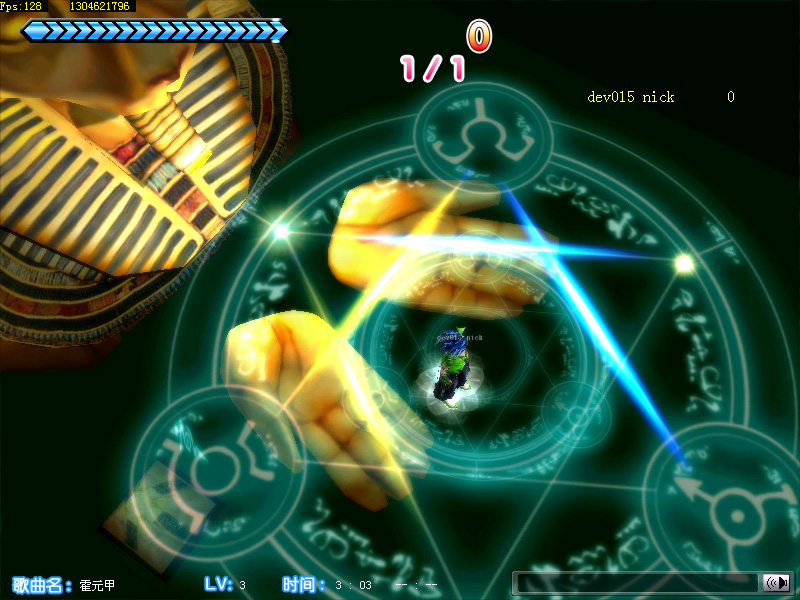Click the speaker button beside the chat box
The image size is (800, 600).
tap(775, 583)
